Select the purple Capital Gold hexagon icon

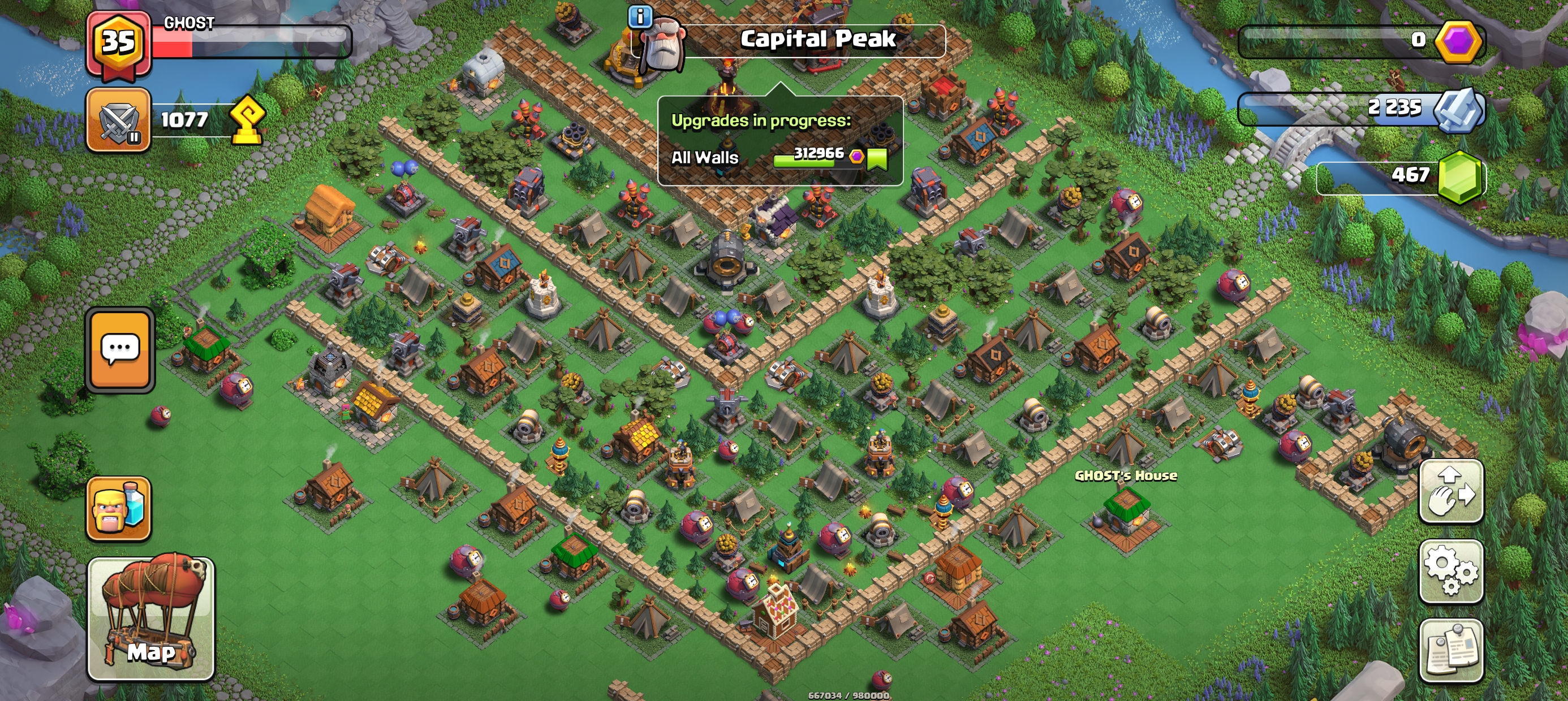coord(1457,41)
